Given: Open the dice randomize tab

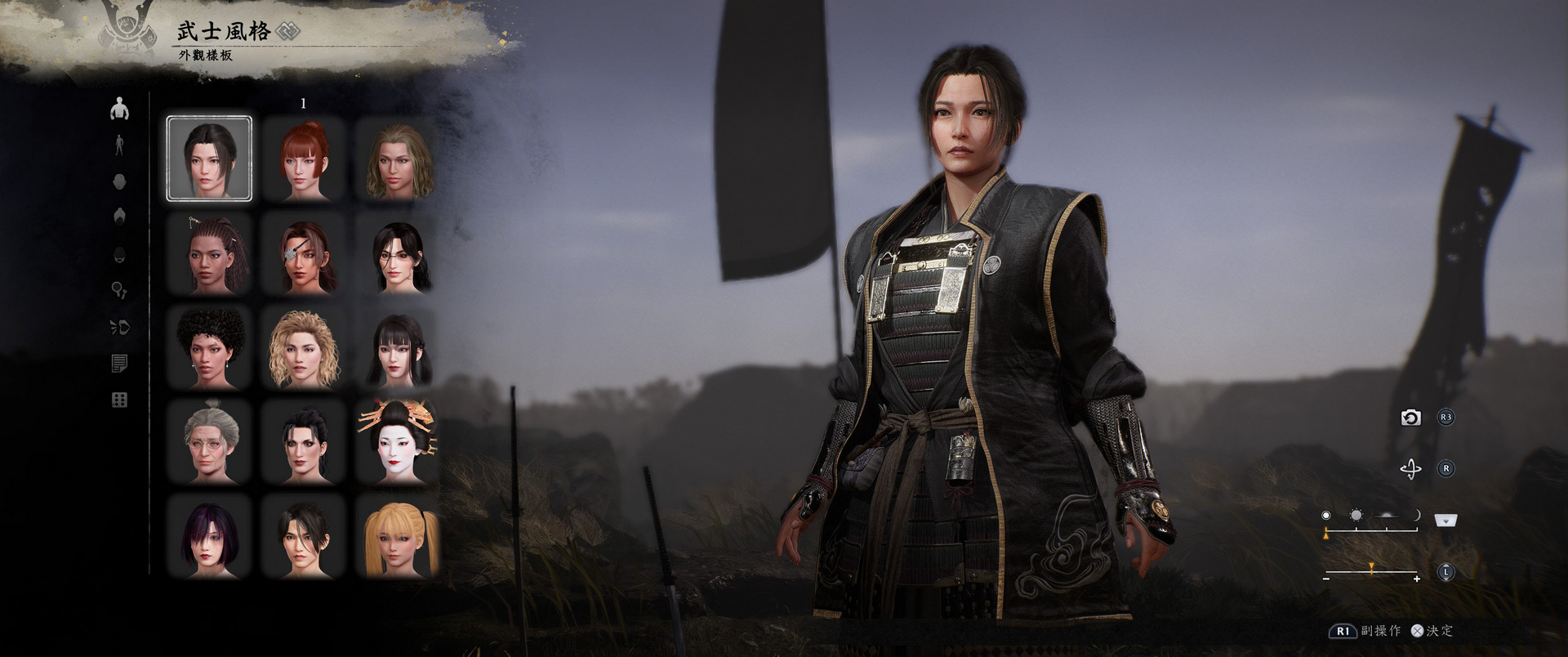Looking at the screenshot, I should pyautogui.click(x=119, y=400).
